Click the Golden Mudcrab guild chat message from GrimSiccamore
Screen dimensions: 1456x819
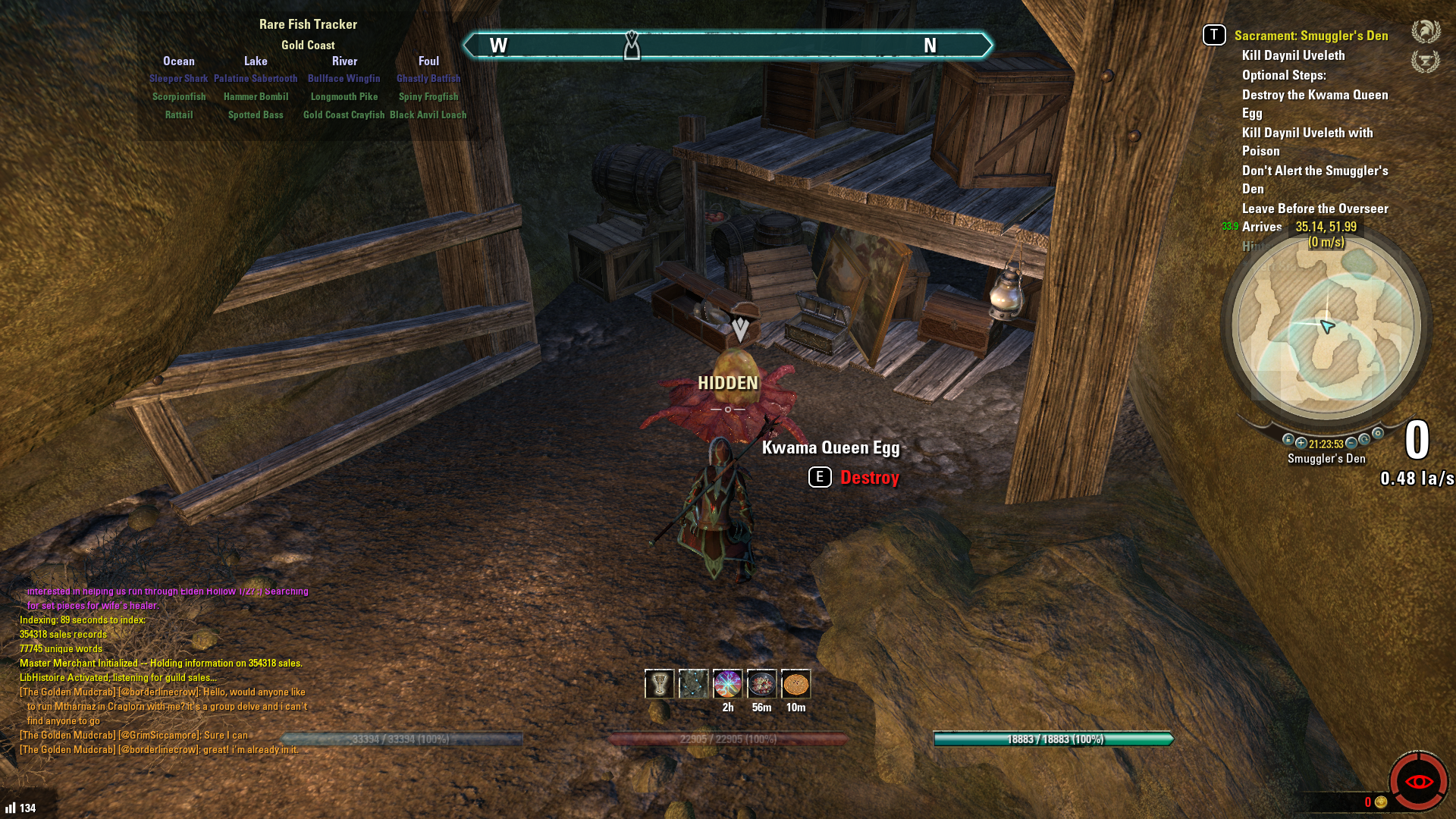tap(134, 735)
